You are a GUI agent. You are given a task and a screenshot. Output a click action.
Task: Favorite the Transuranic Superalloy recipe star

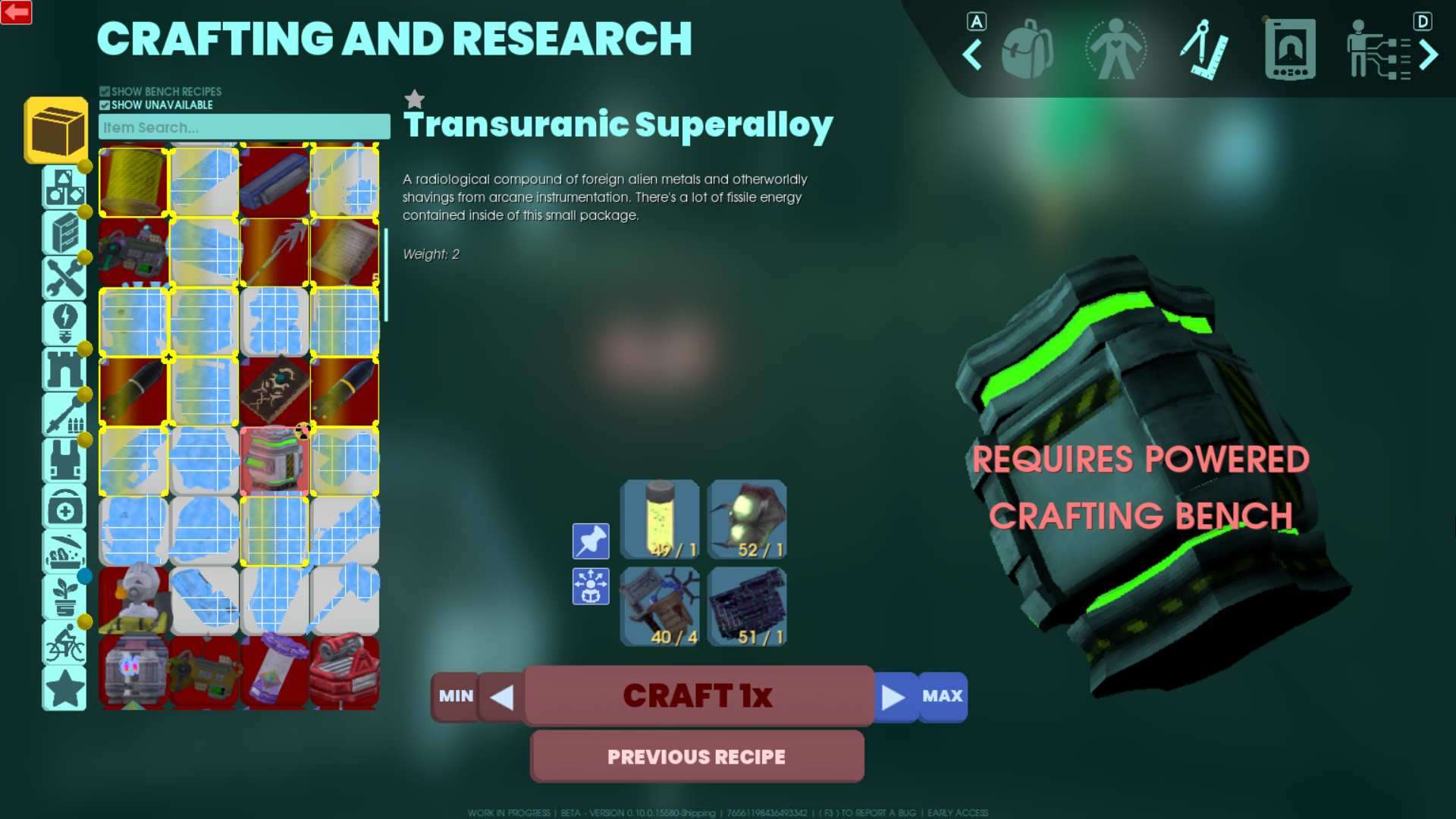coord(414,99)
